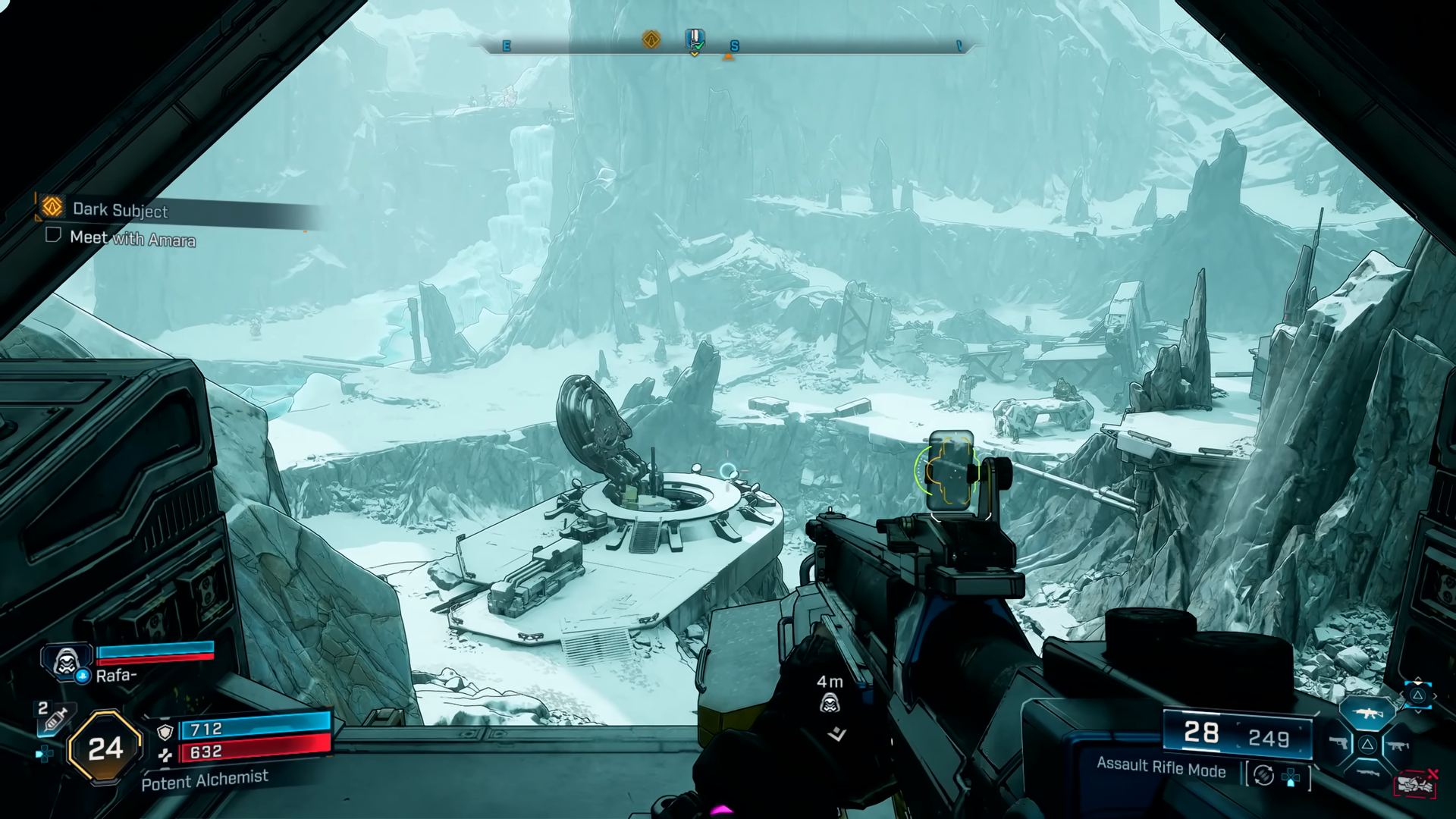Toggle the Assault Rifle Mode swap icon
The image size is (1456, 819).
click(x=1263, y=775)
